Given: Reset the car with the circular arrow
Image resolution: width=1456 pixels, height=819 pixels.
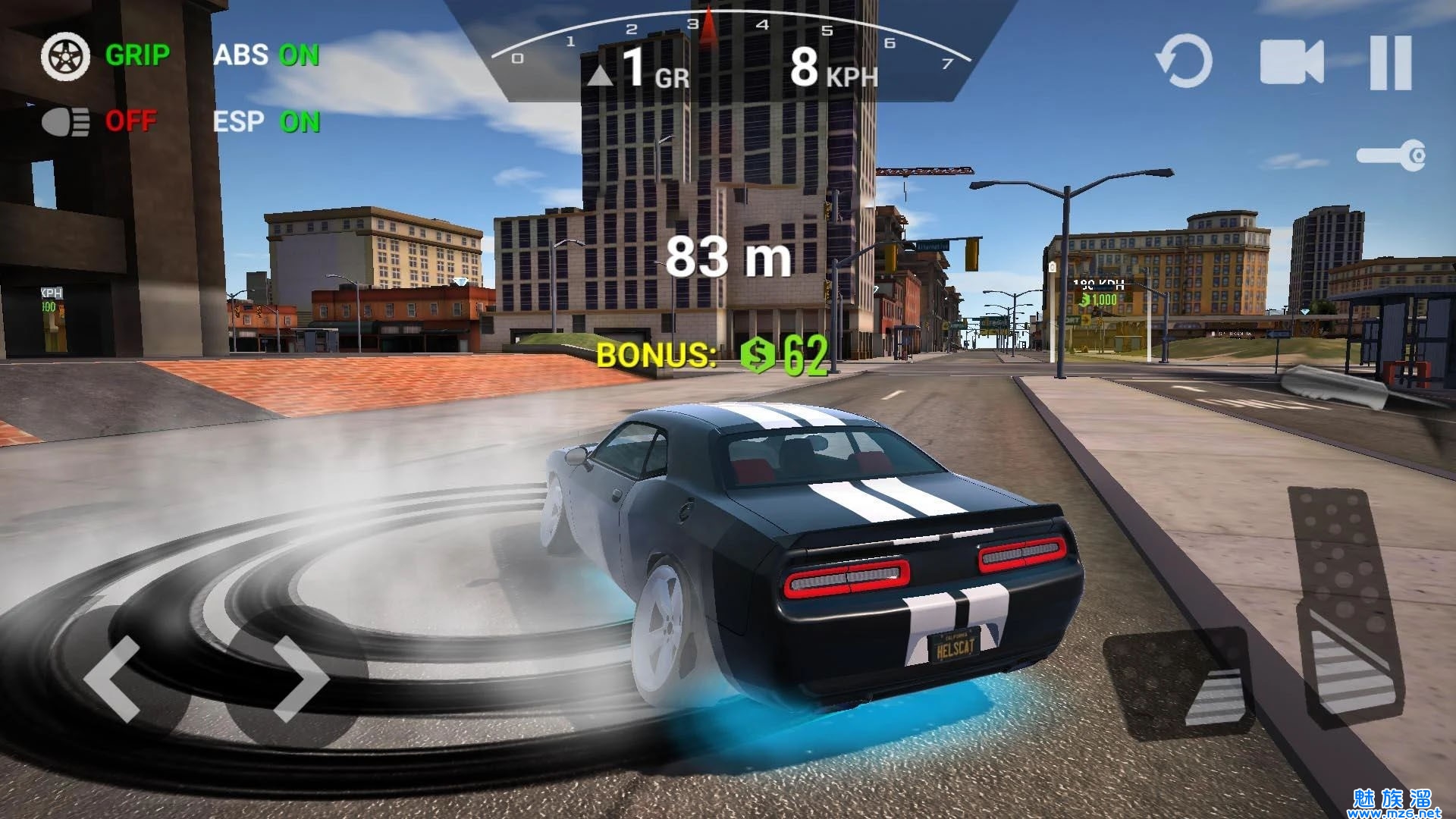Looking at the screenshot, I should (x=1184, y=61).
